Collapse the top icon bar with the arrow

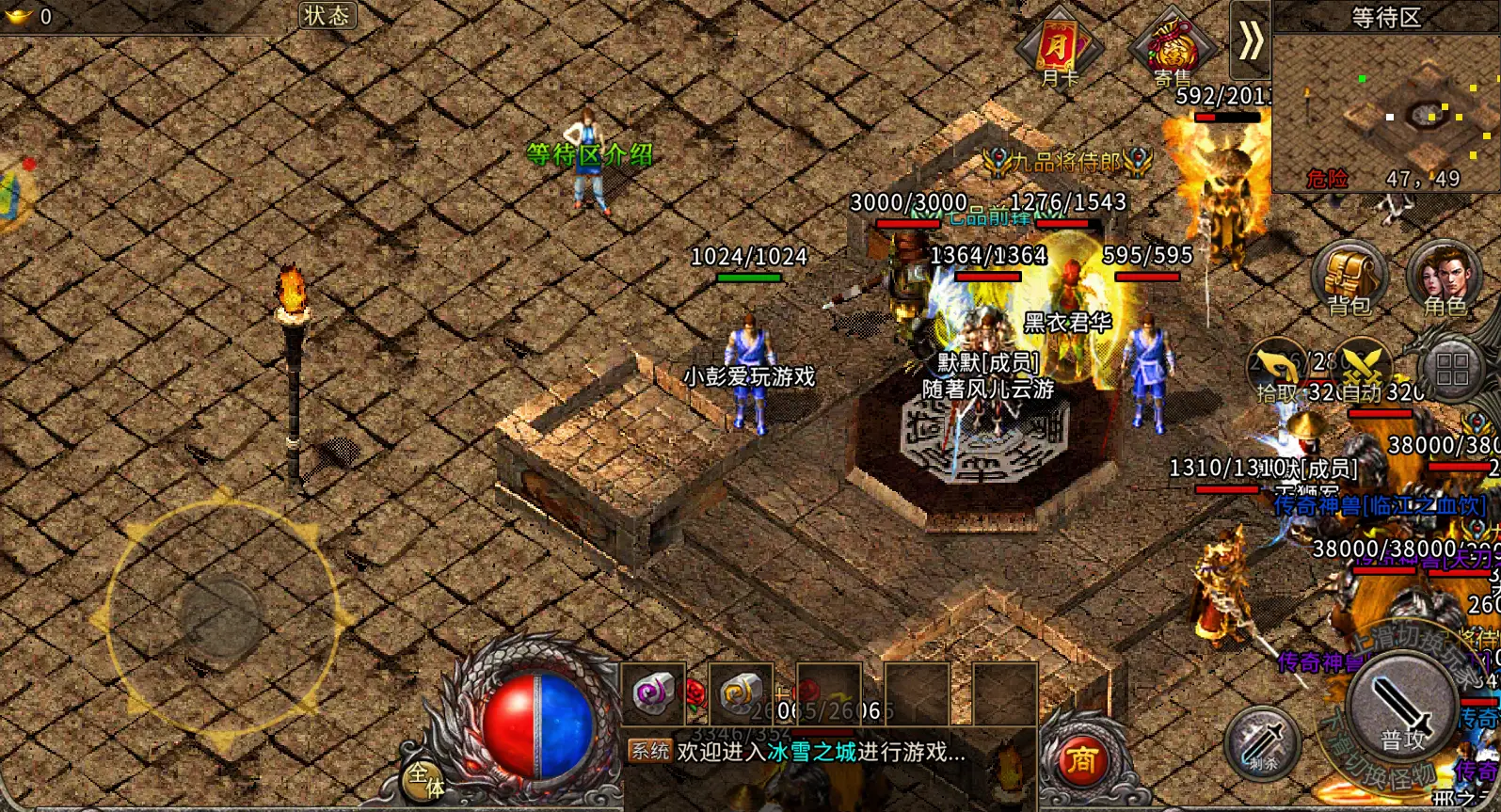click(1250, 40)
